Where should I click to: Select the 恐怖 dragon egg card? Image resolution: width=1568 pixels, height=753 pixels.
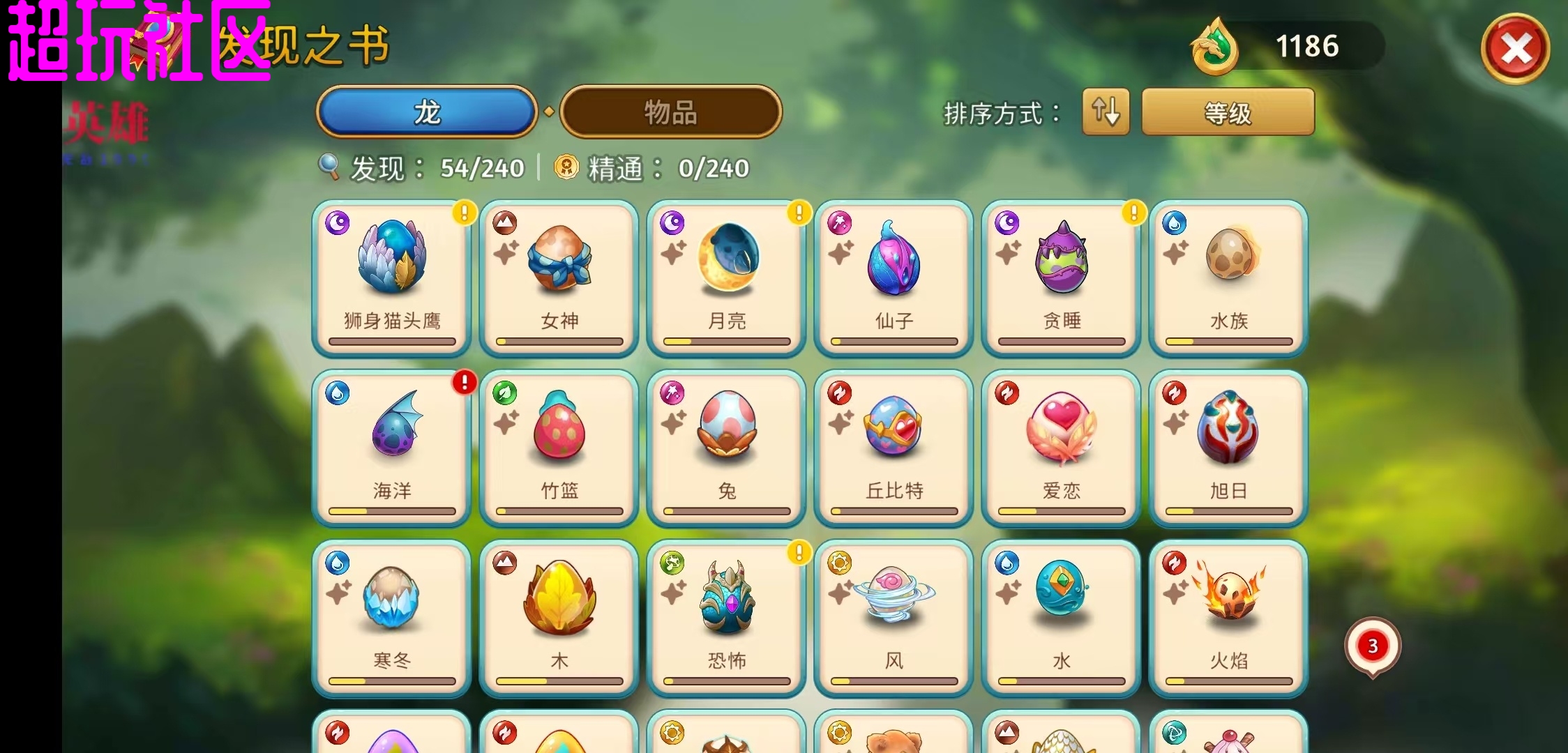coord(726,618)
